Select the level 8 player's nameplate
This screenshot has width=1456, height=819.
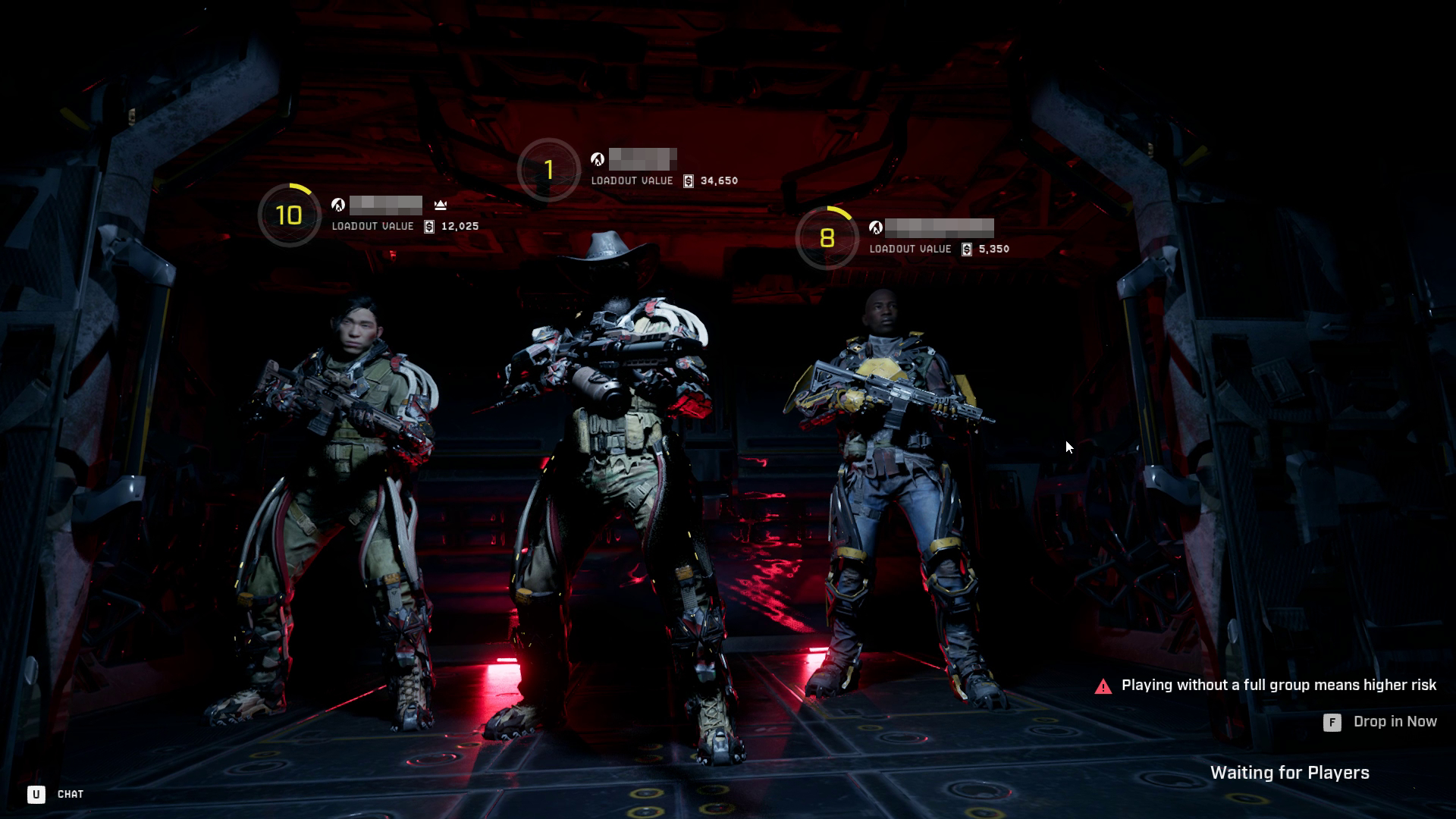coord(939,227)
